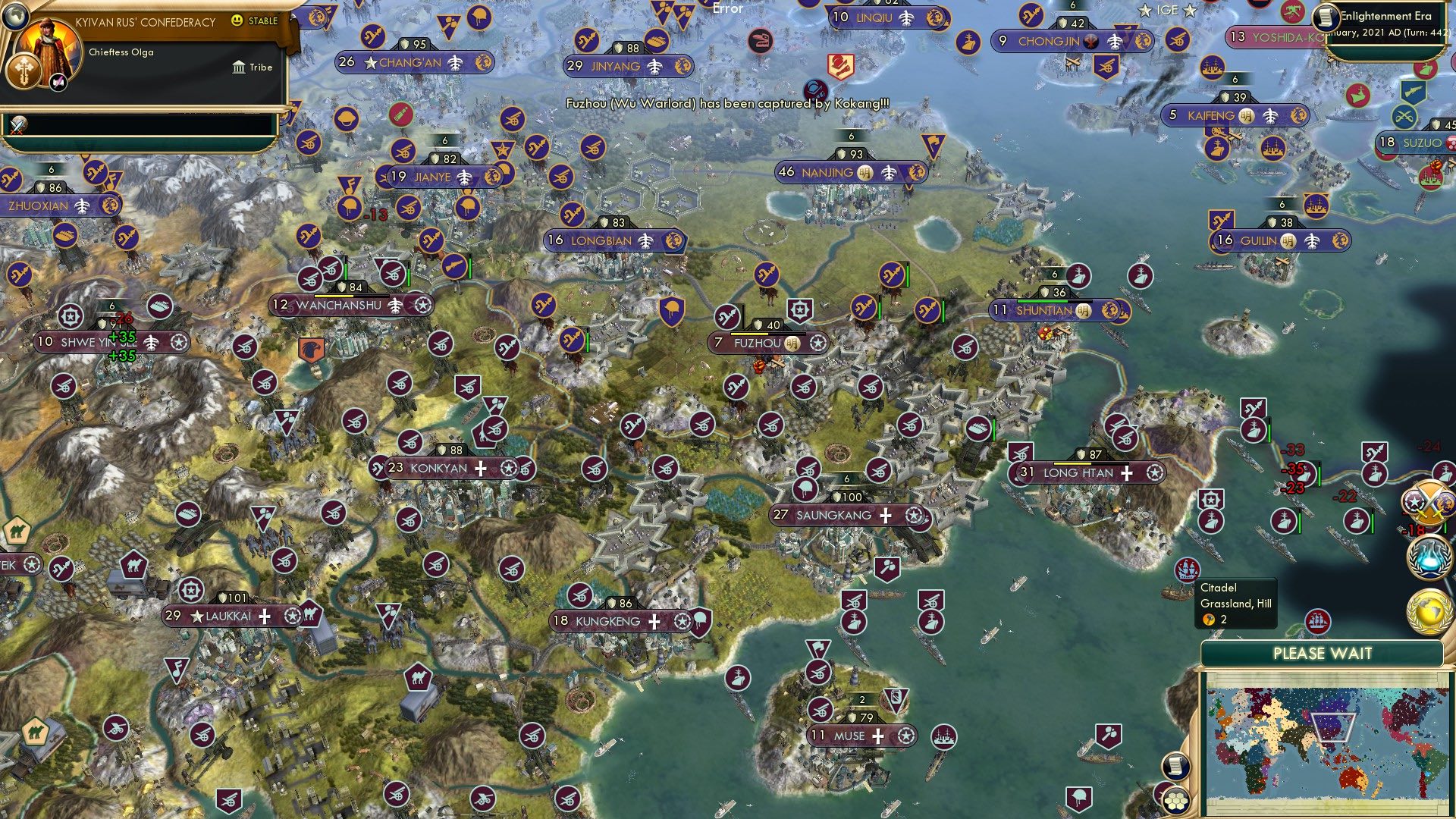Click the camel caravan icon beside Laukkai's banner
The width and height of the screenshot is (1456, 819).
(x=312, y=614)
